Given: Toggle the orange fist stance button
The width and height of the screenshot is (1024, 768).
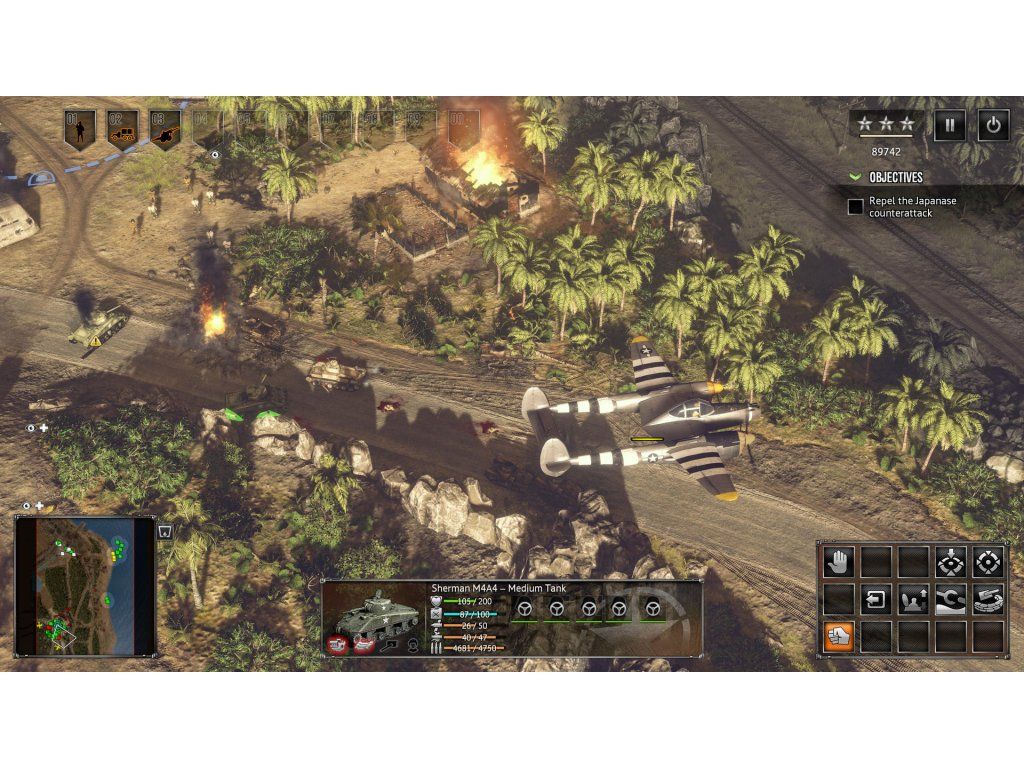Looking at the screenshot, I should pos(838,636).
